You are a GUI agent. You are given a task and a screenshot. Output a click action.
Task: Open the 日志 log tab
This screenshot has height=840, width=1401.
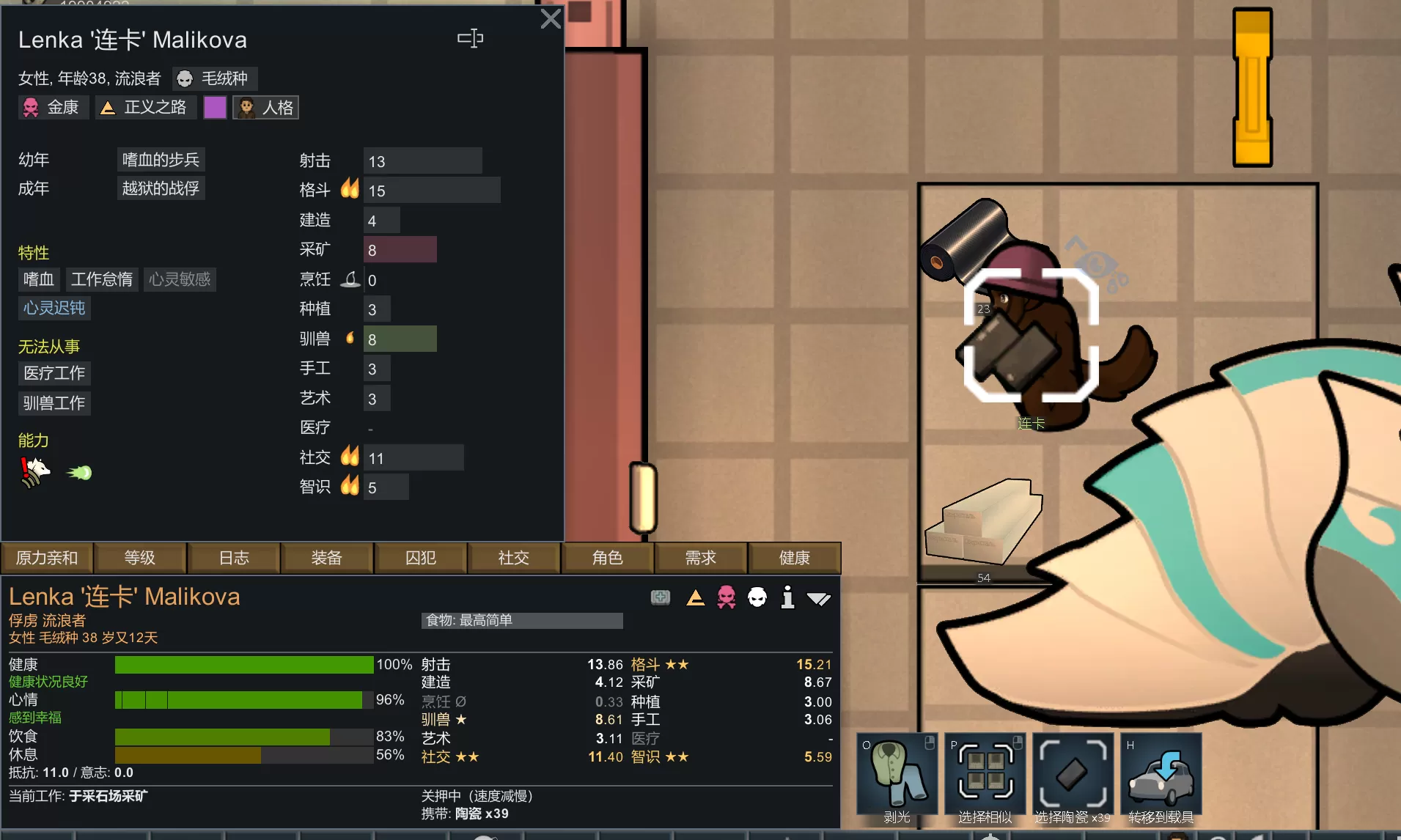[234, 559]
